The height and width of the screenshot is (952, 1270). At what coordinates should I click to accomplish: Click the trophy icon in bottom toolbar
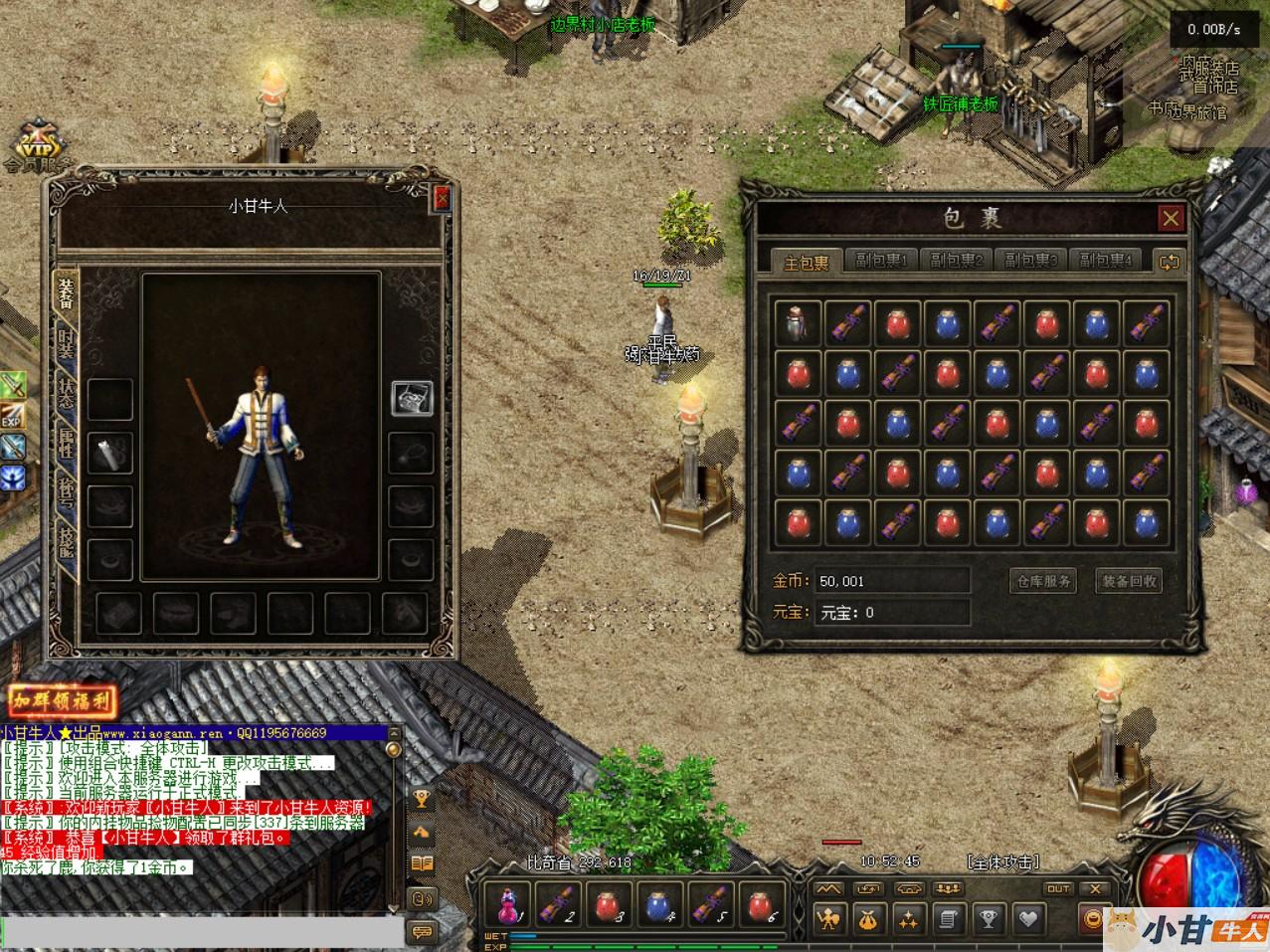pos(989,919)
